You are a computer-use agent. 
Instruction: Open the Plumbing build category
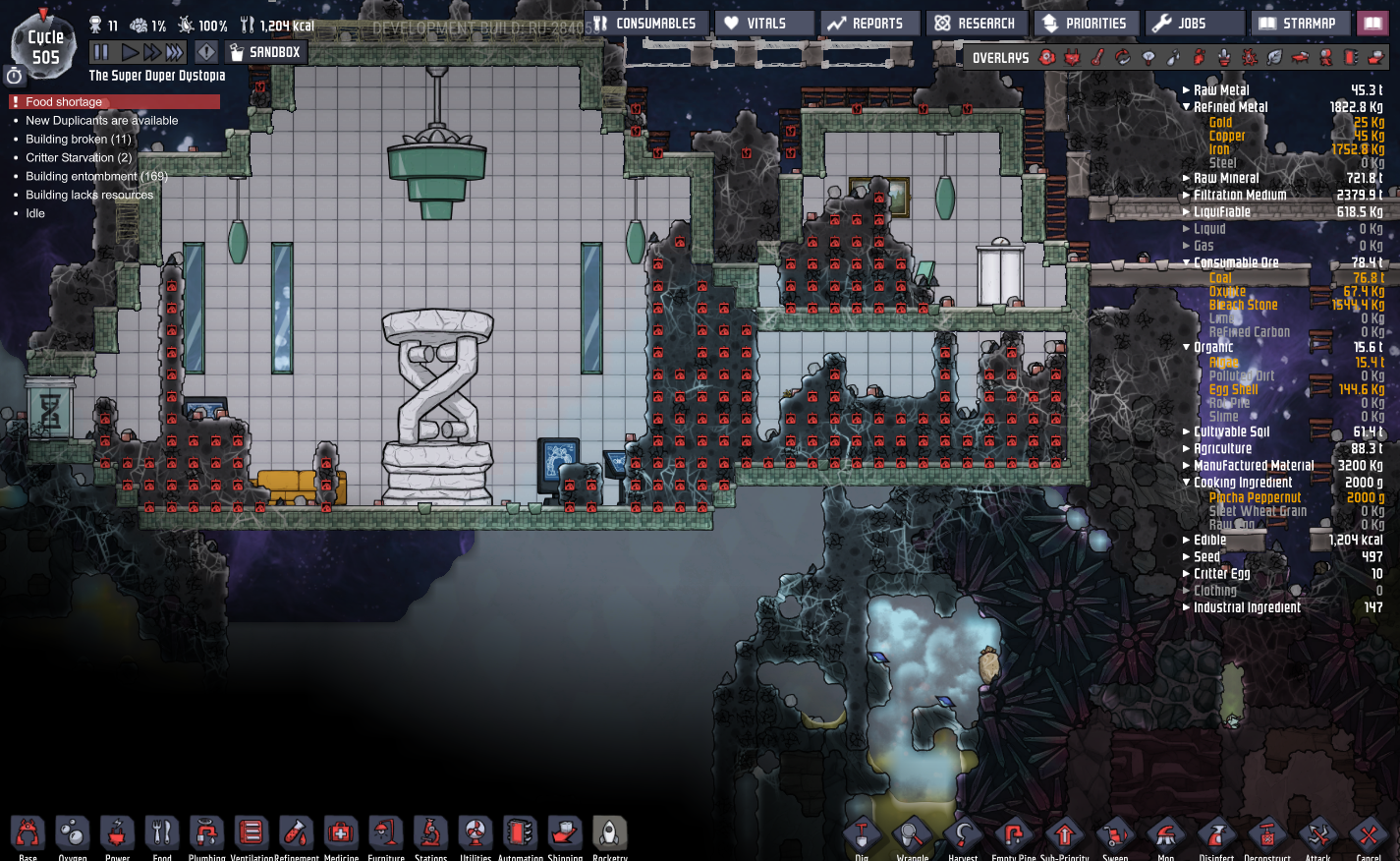(x=206, y=834)
